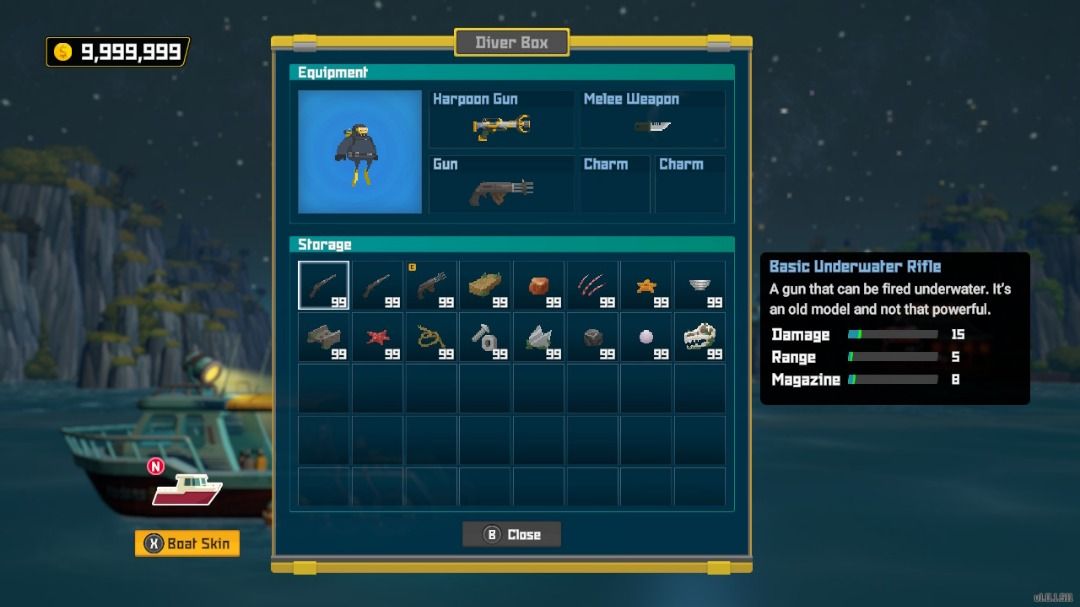Screen dimensions: 1080x607
Task: Pick the seaweed-covered wood block in storage
Action: (486, 286)
